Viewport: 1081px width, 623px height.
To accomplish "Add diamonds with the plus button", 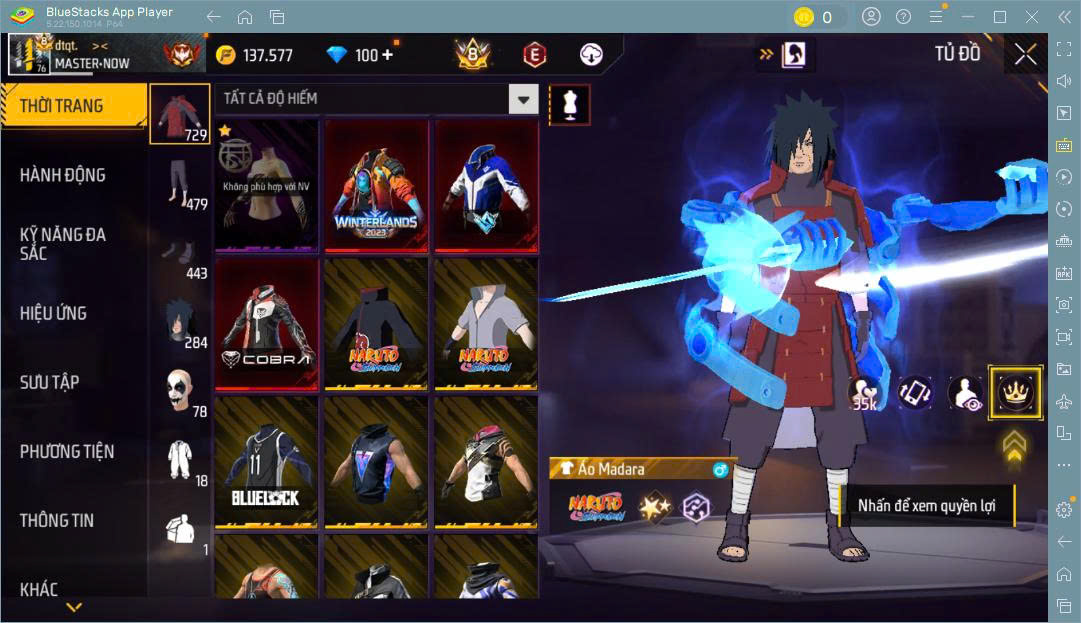I will pos(387,55).
